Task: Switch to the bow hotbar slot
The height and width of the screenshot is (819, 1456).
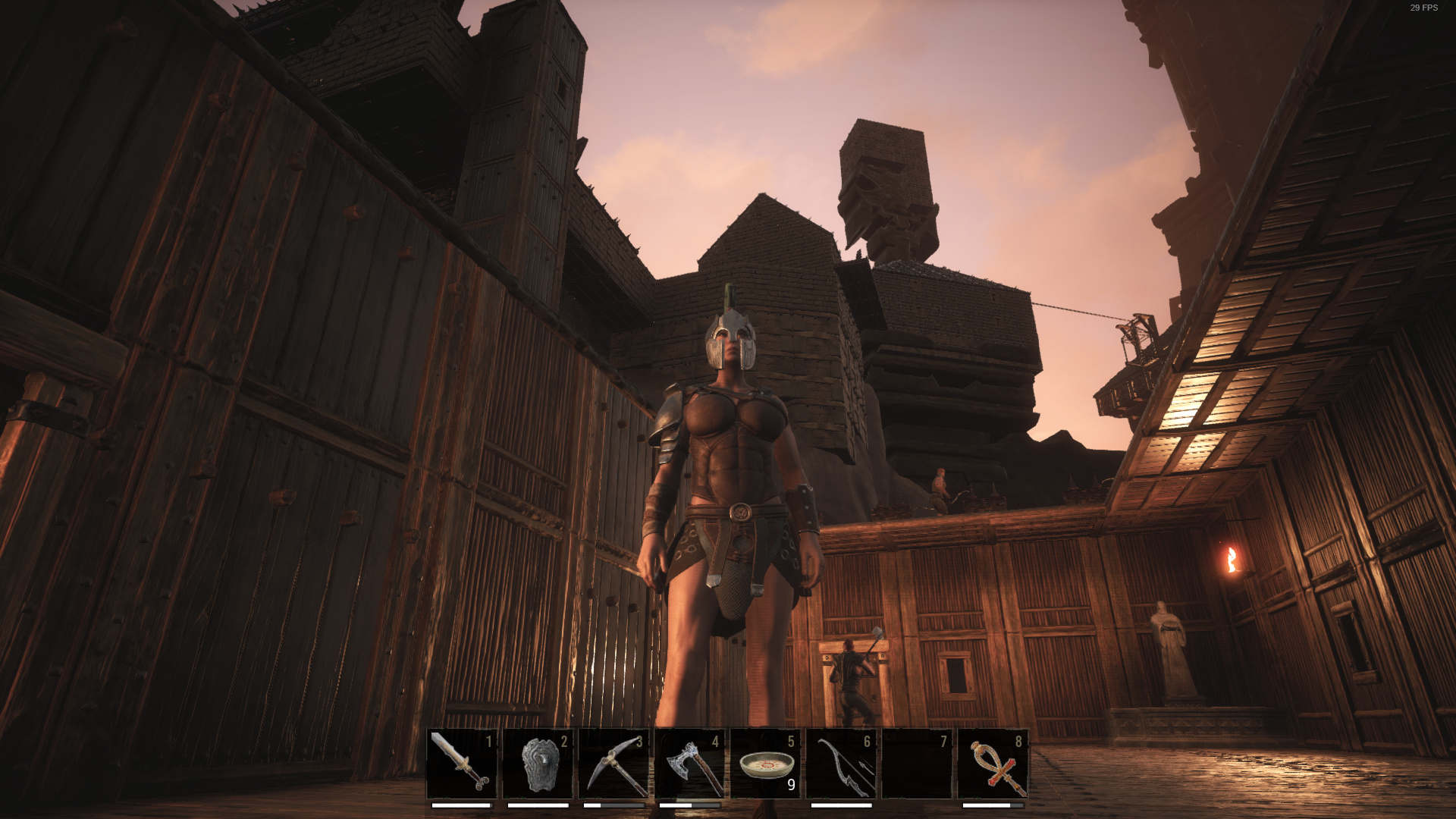Action: tap(841, 764)
